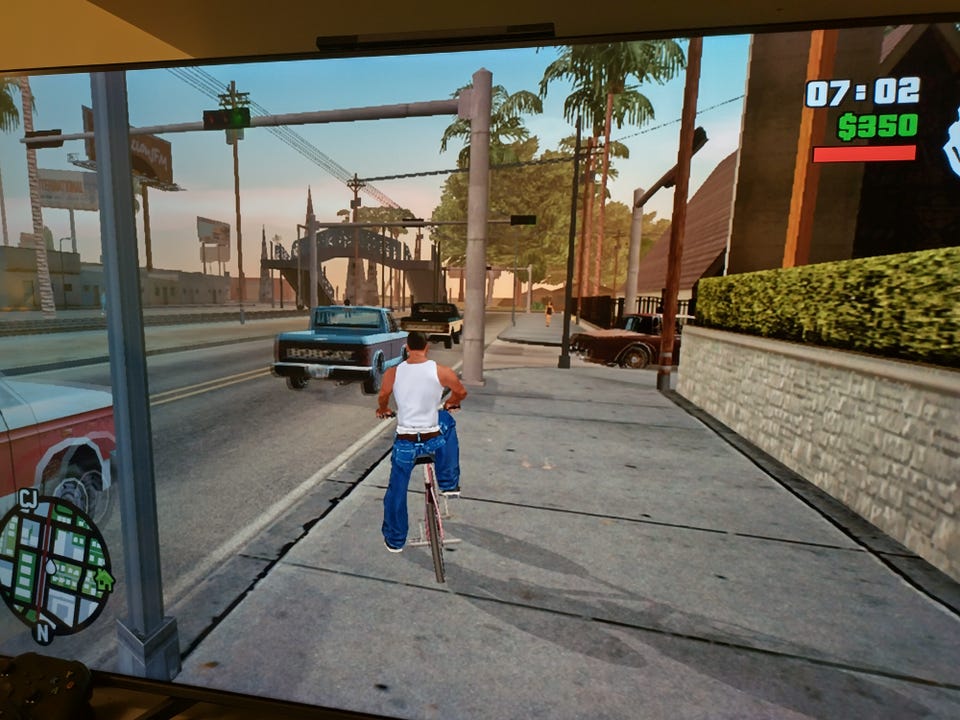
Task: Click the CJ marker on the minimap
Action: pos(27,497)
